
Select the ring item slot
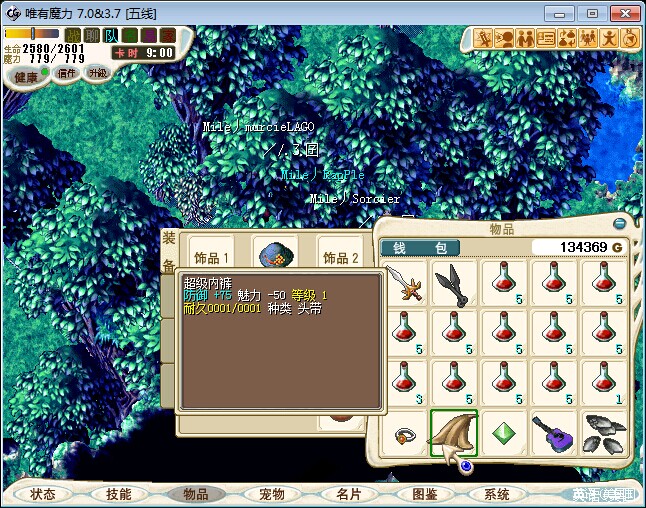pyautogui.click(x=405, y=434)
